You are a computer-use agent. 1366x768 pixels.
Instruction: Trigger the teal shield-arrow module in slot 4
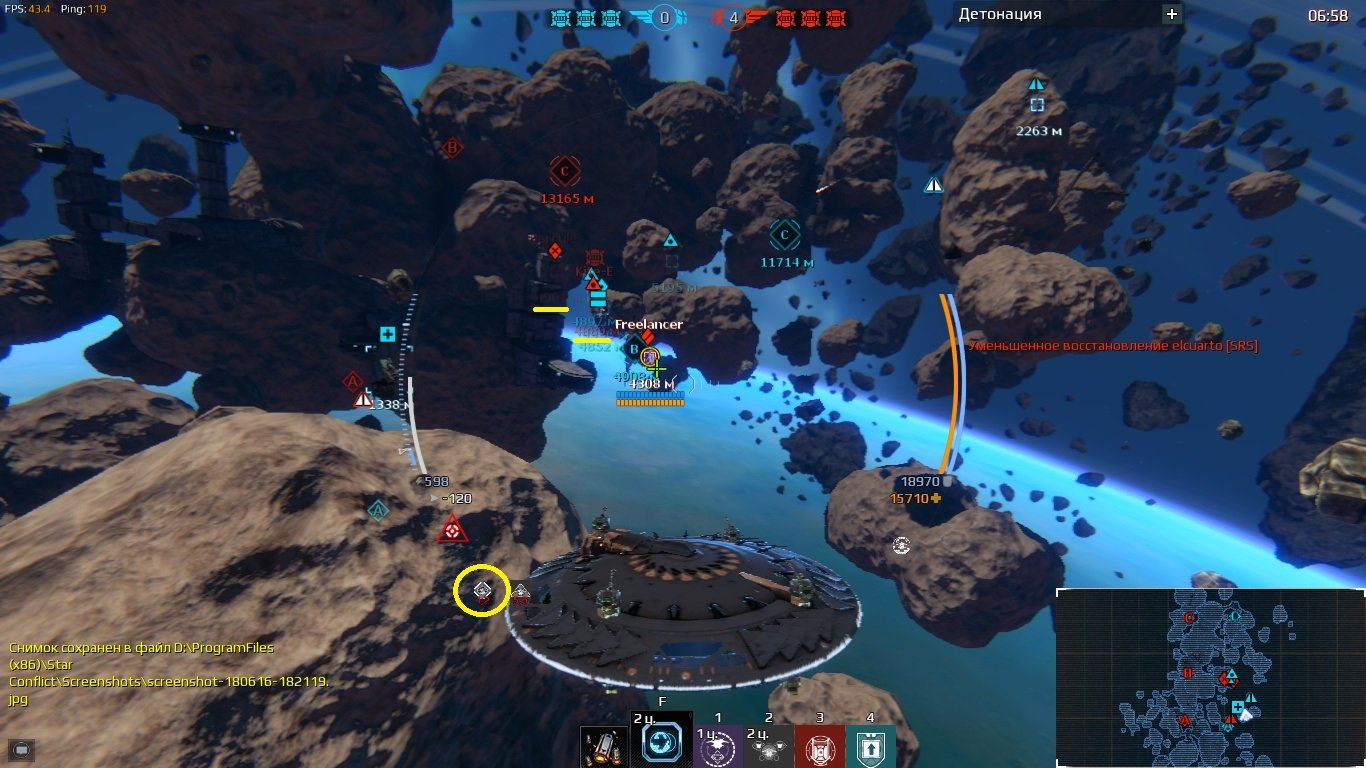pos(870,746)
